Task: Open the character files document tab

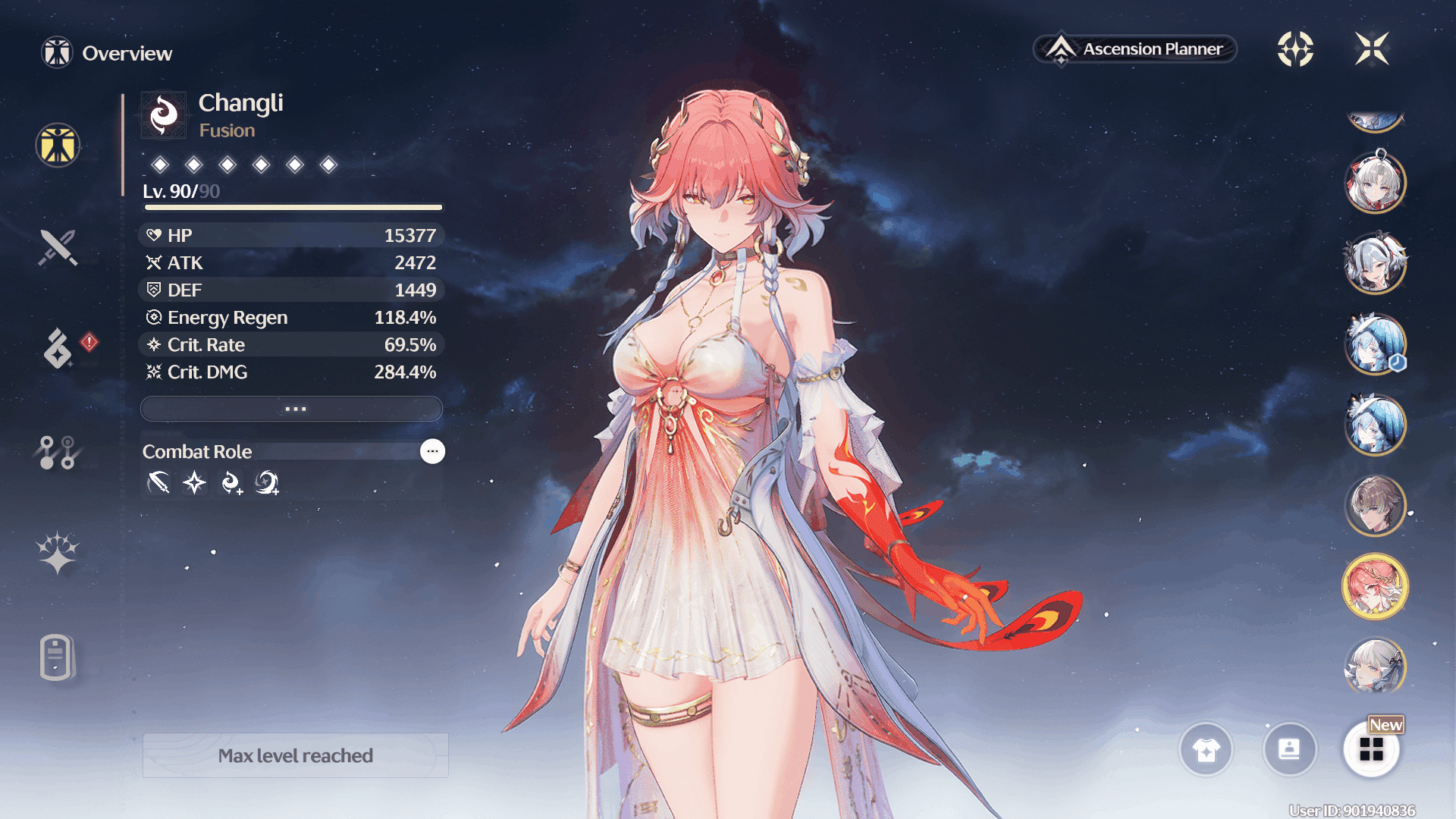Action: coord(57,657)
